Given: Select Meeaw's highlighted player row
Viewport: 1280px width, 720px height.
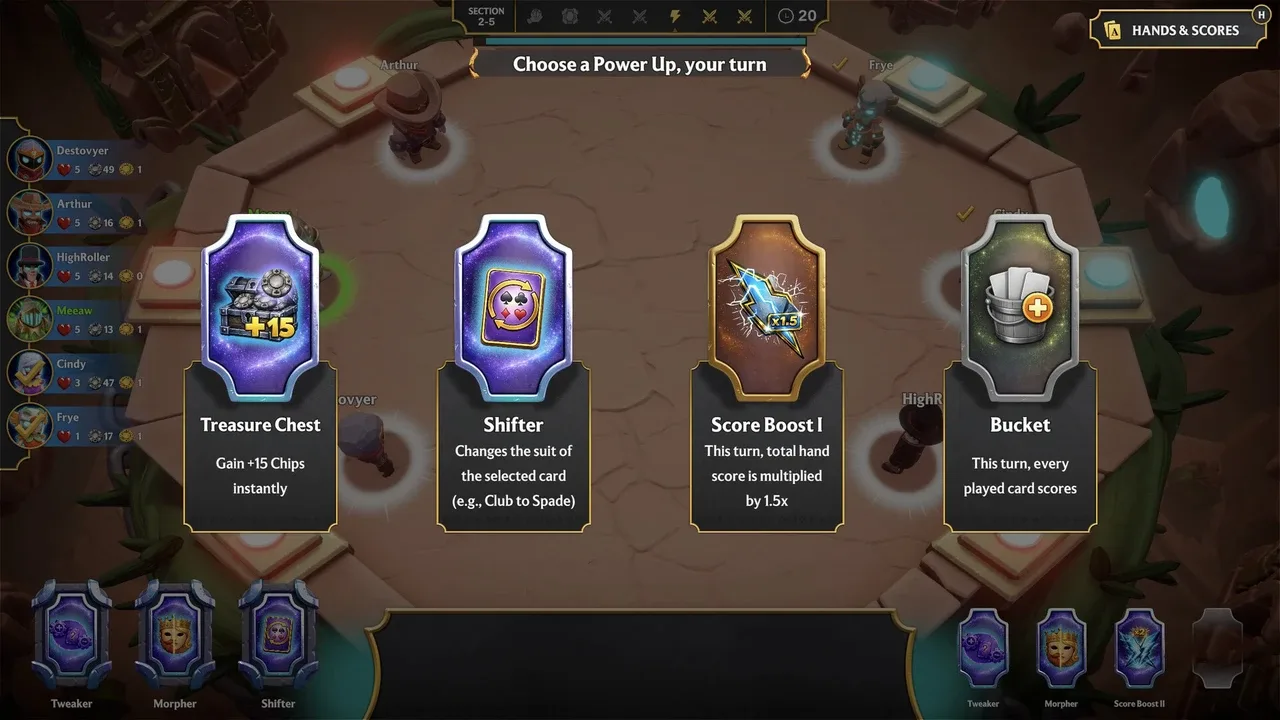Looking at the screenshot, I should 76,319.
